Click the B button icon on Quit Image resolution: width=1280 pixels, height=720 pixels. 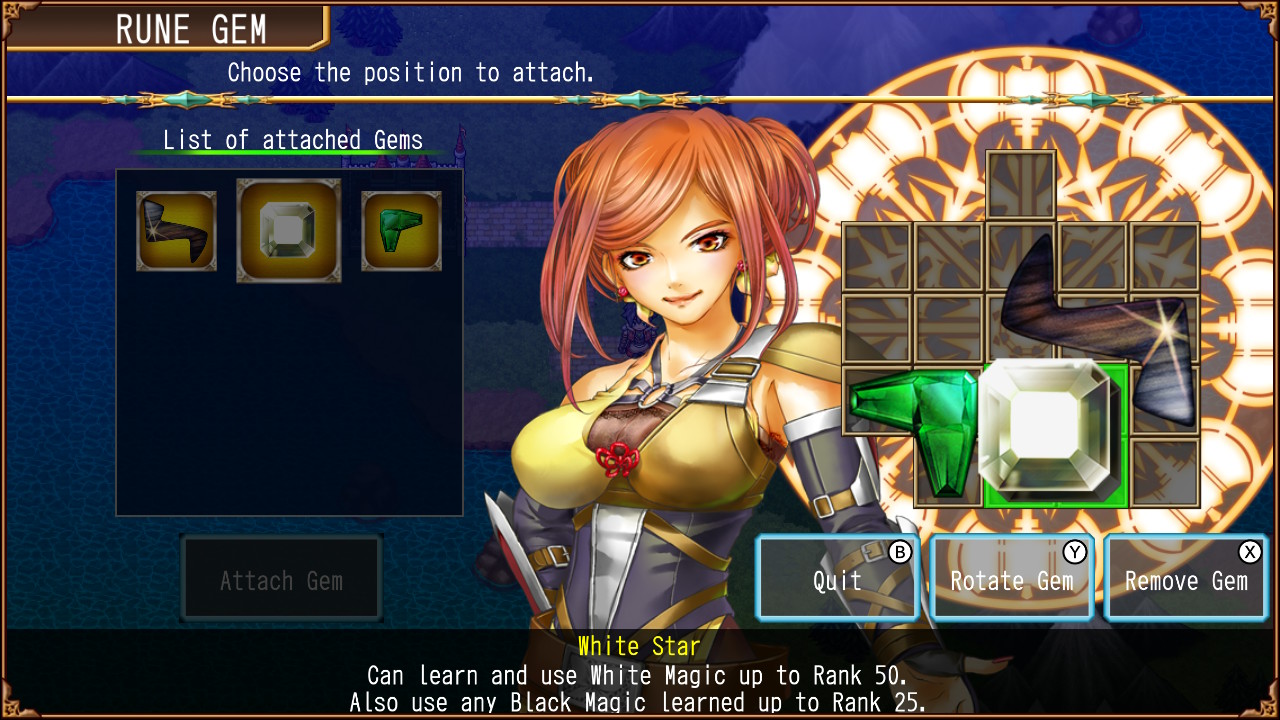tap(900, 551)
